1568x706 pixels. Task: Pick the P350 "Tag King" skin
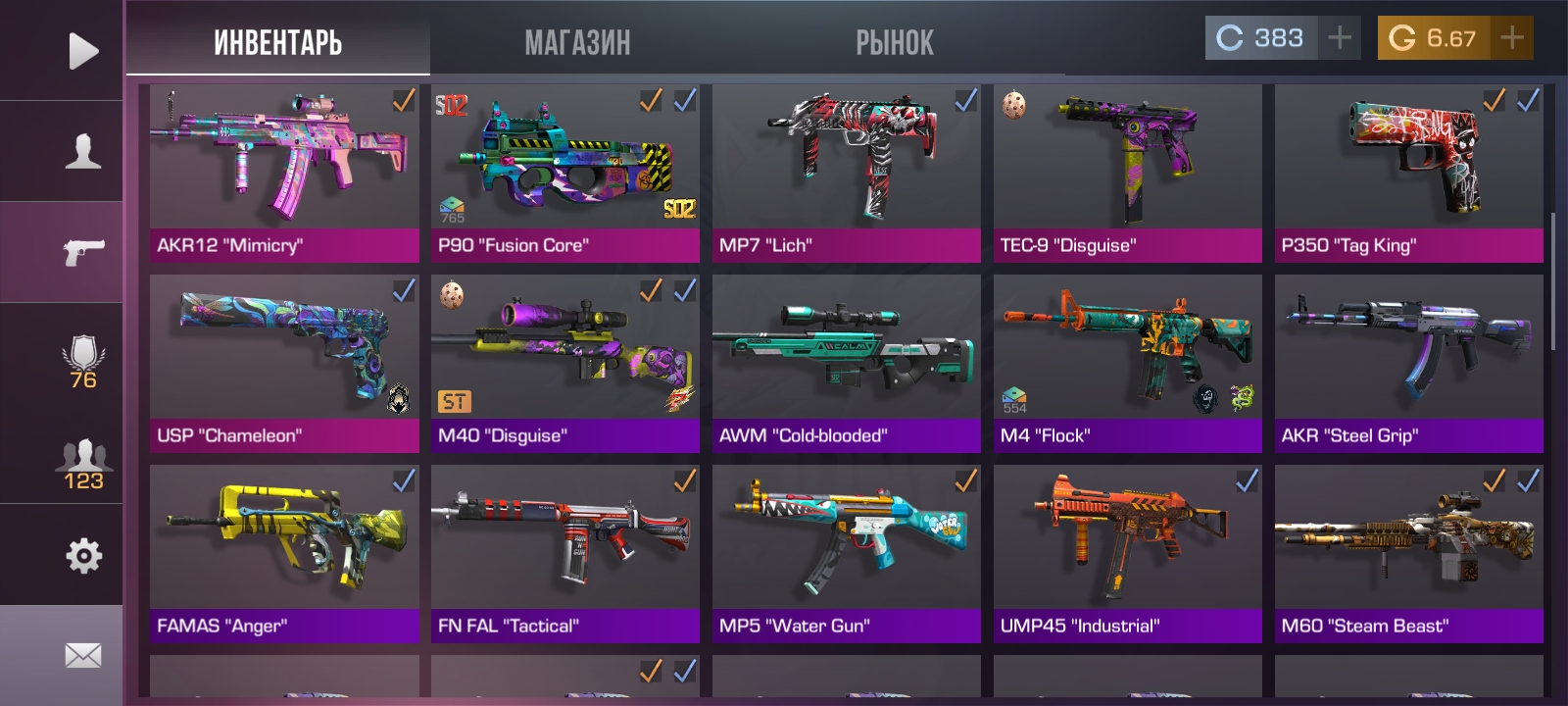pyautogui.click(x=1408, y=173)
